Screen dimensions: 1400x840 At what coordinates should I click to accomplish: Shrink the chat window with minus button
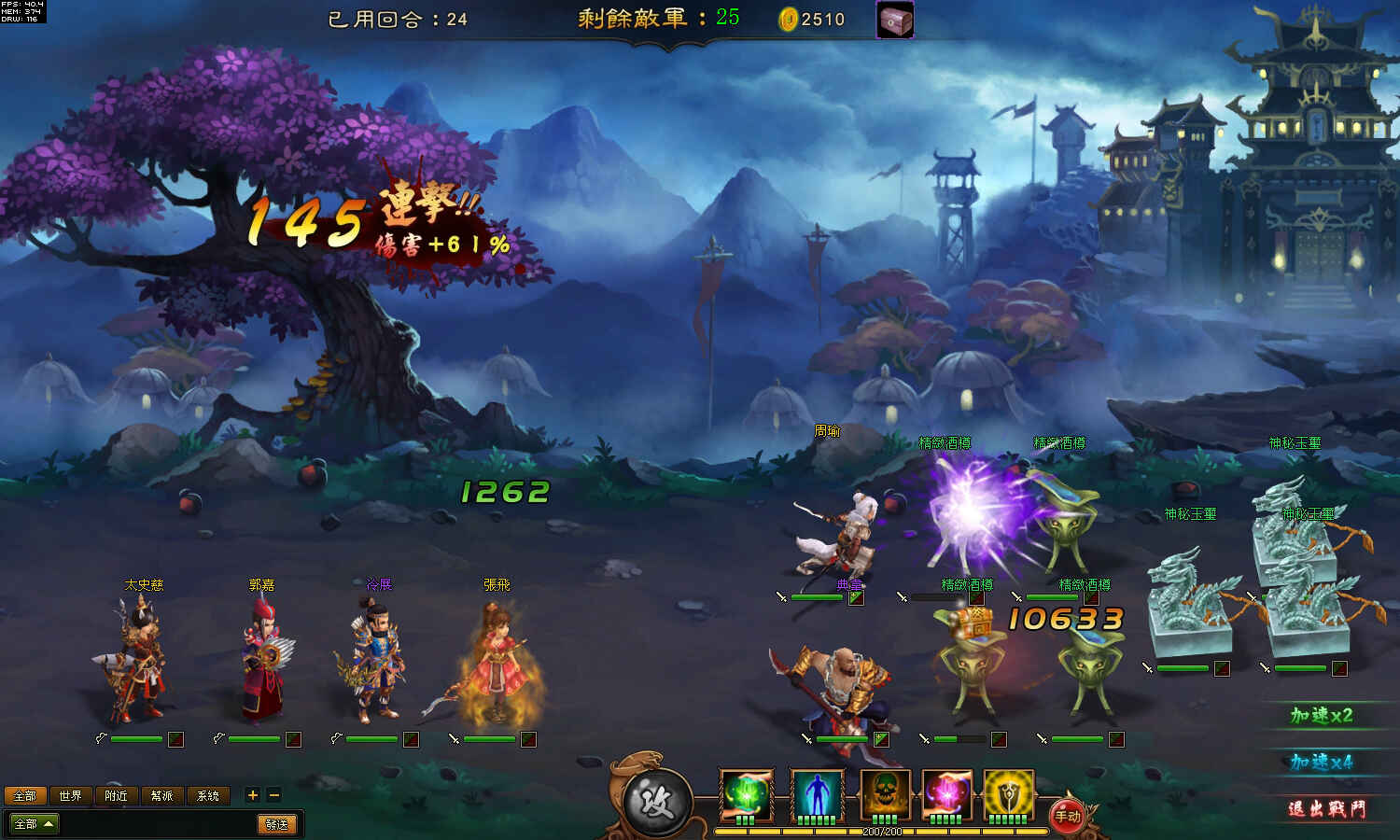coord(273,795)
